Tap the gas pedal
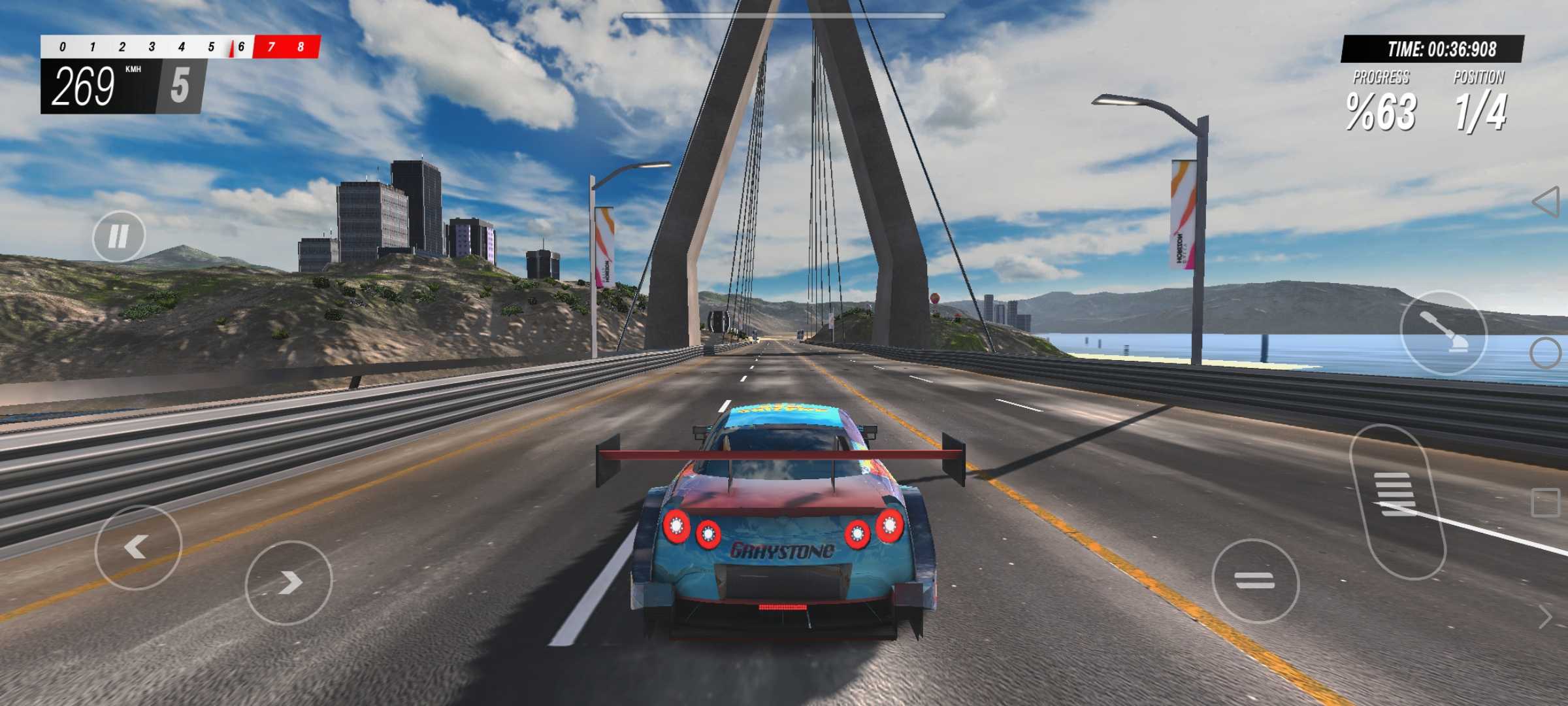 1397,501
